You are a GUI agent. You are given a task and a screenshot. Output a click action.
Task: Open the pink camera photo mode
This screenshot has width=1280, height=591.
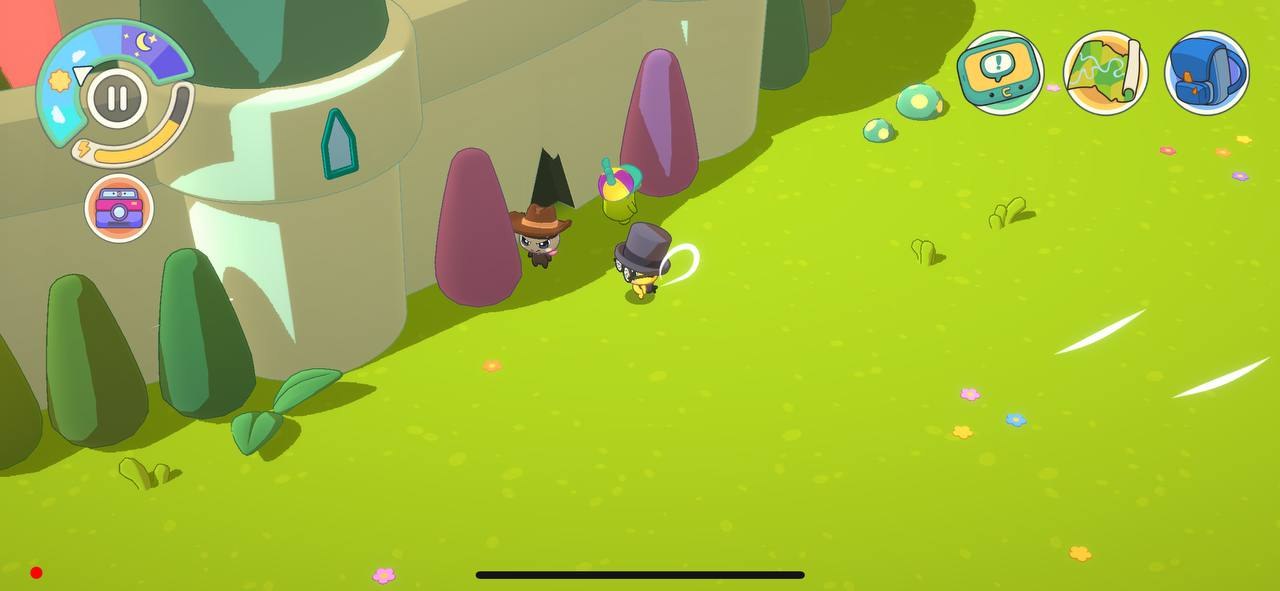[119, 208]
